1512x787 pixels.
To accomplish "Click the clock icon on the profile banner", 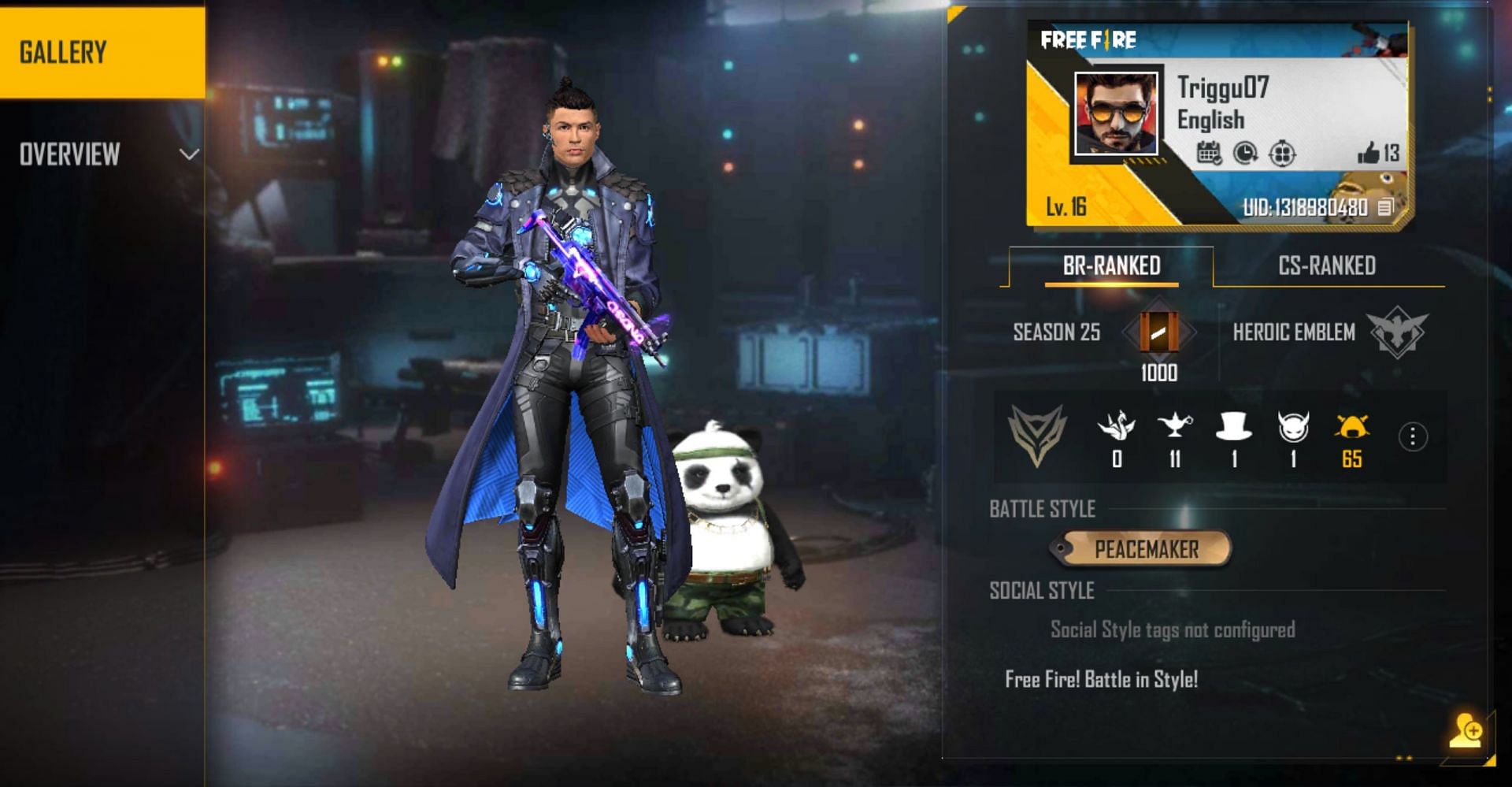I will tap(1245, 153).
